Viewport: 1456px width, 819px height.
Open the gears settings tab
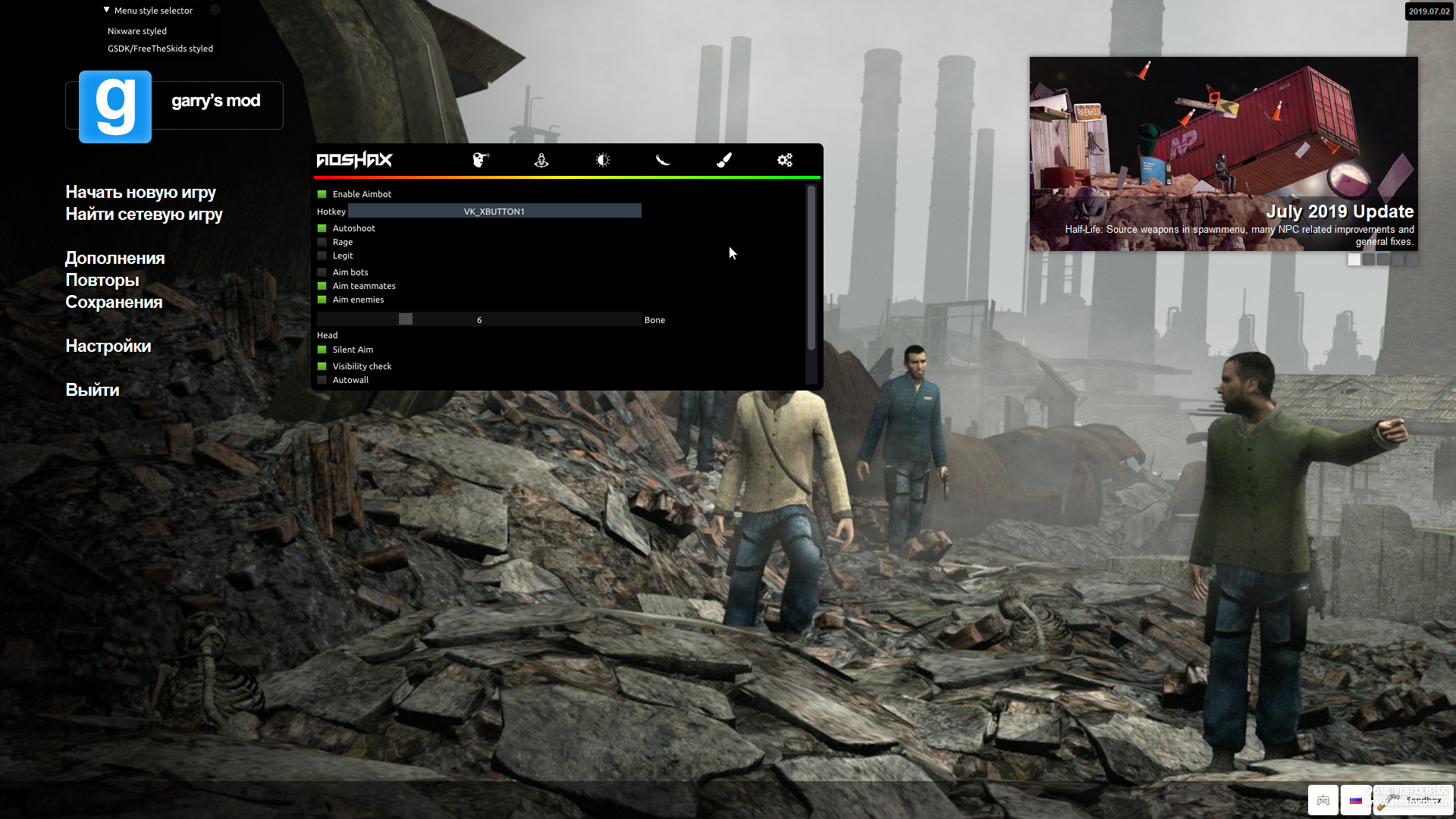[x=785, y=160]
